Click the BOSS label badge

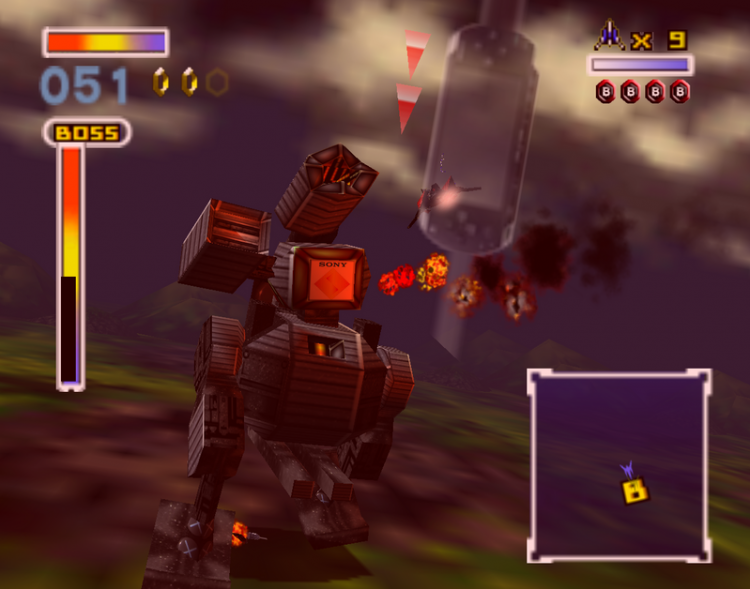(x=86, y=132)
